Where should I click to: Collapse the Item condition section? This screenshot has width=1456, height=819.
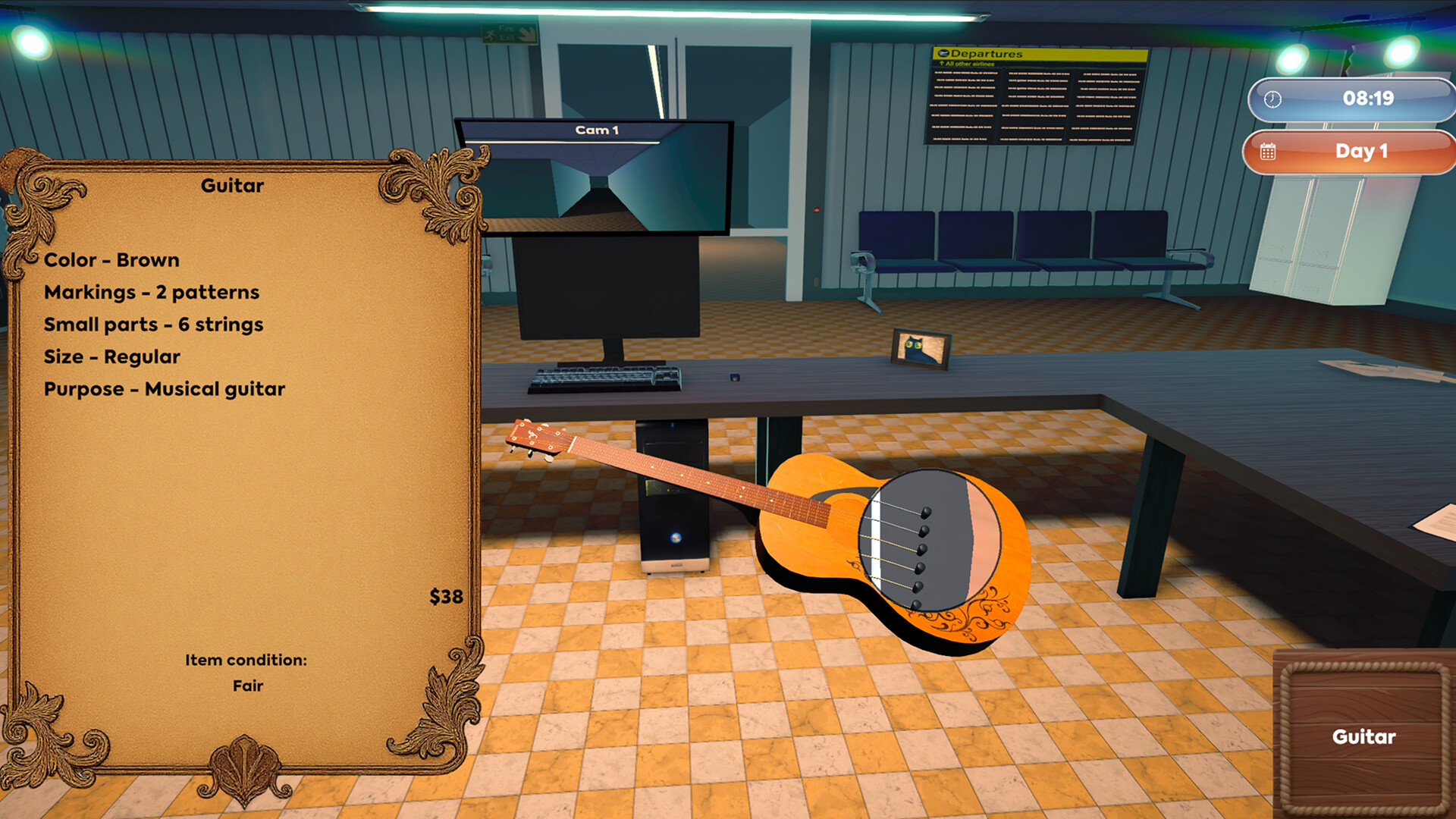coord(246,660)
